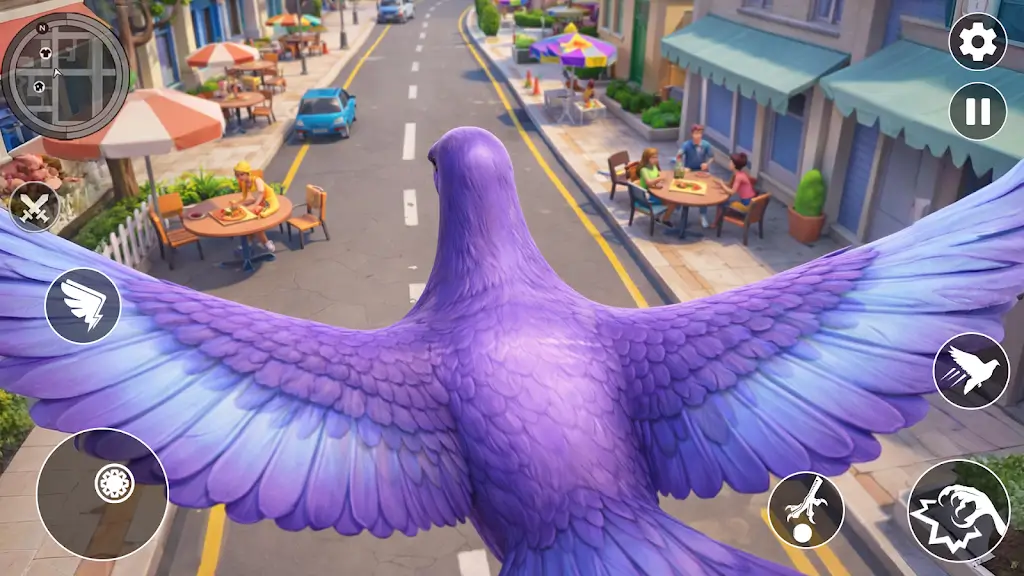Tap the crossed swords attack icon
Screen dimensions: 1024x576
click(35, 207)
